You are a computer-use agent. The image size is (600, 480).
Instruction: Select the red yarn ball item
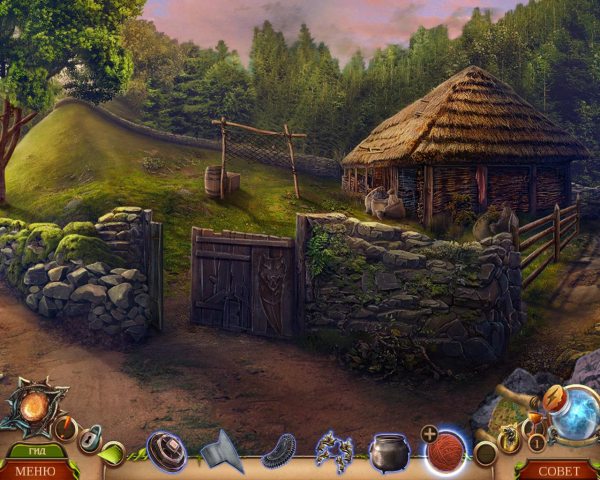pyautogui.click(x=446, y=451)
